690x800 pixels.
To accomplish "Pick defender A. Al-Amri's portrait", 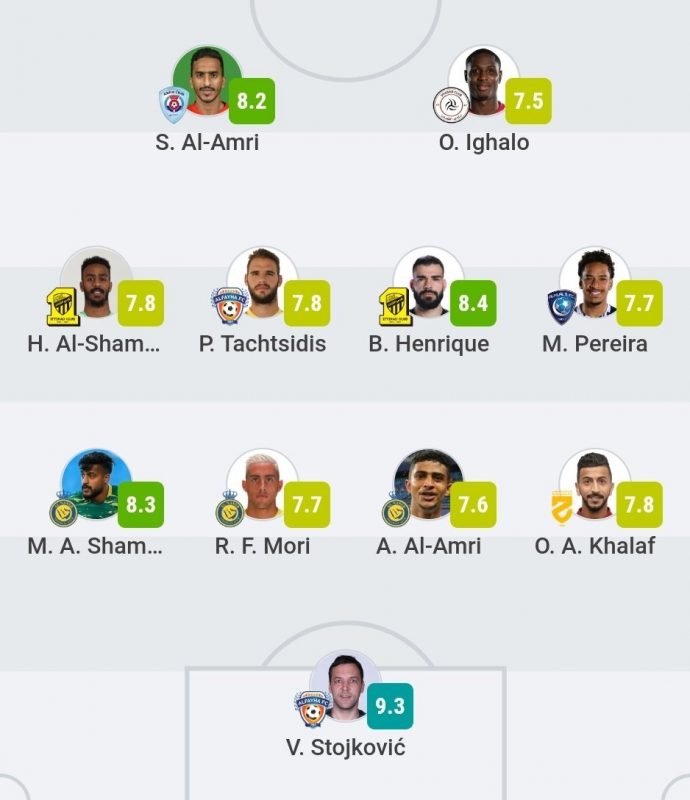I will point(428,486).
